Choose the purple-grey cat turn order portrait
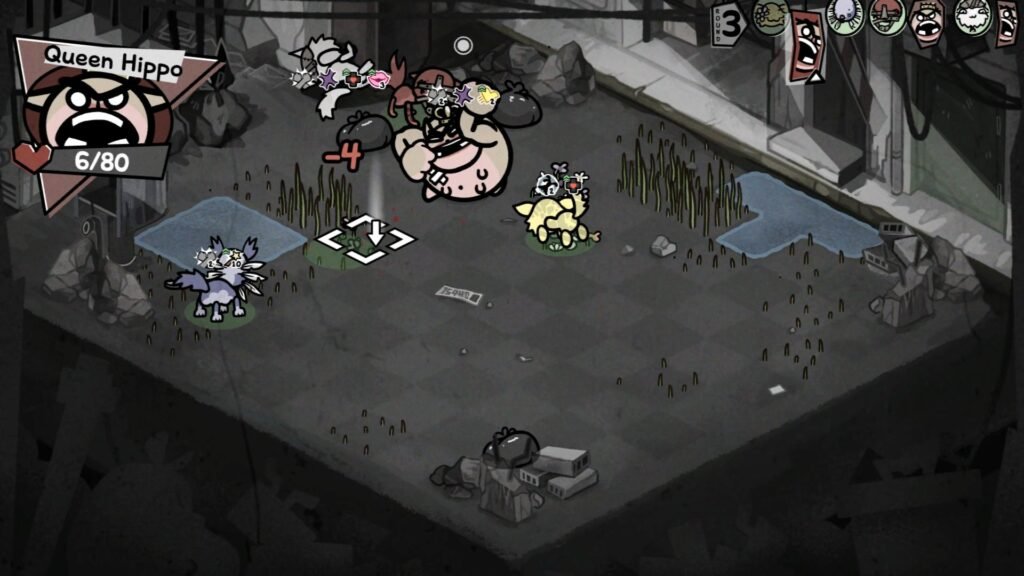The image size is (1024, 576). [x=846, y=17]
